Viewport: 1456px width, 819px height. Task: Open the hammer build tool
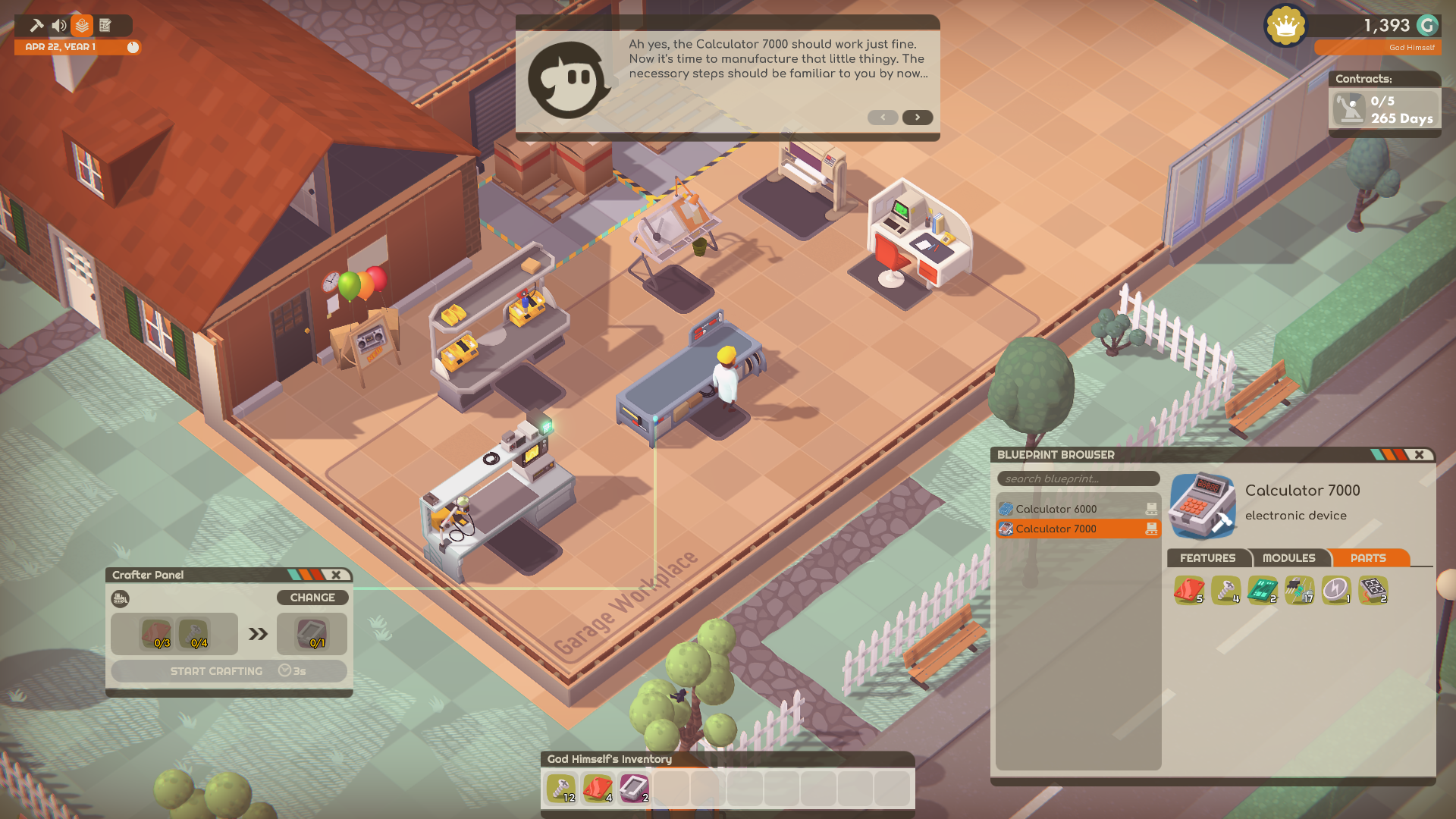click(36, 26)
